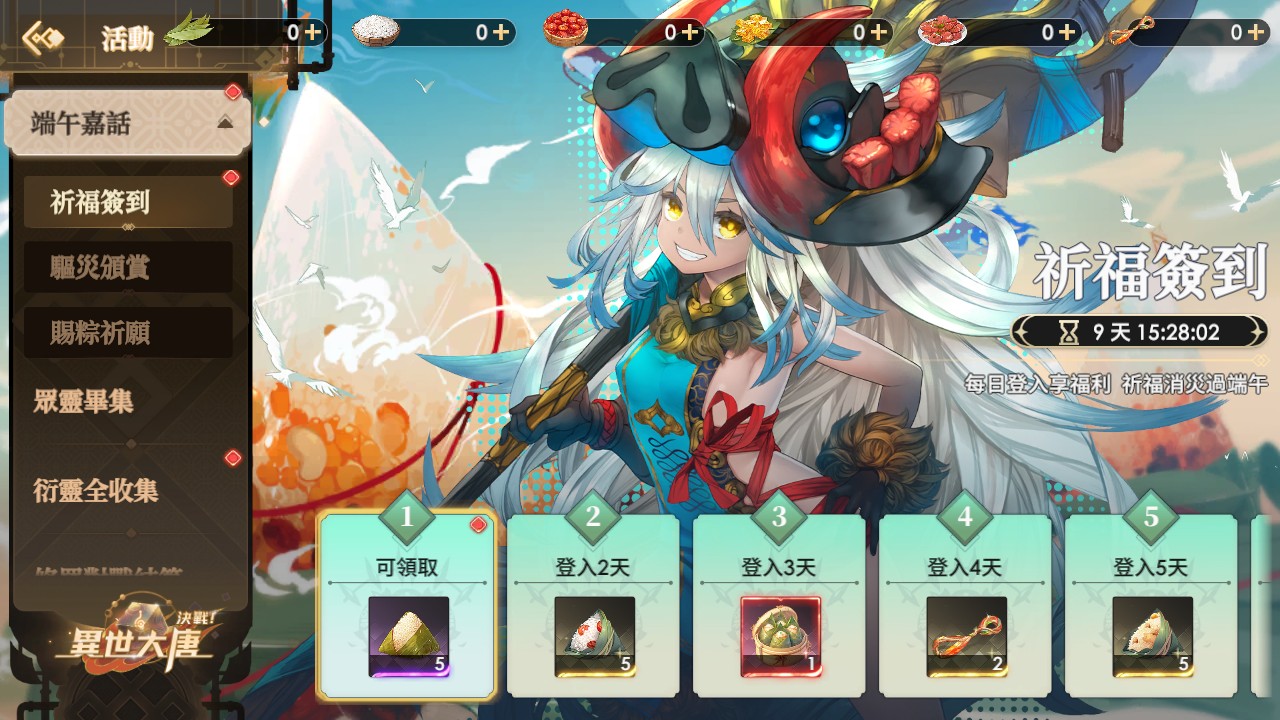The height and width of the screenshot is (720, 1280).
Task: View the 登入3天 bamboo steamer reward
Action: 780,636
